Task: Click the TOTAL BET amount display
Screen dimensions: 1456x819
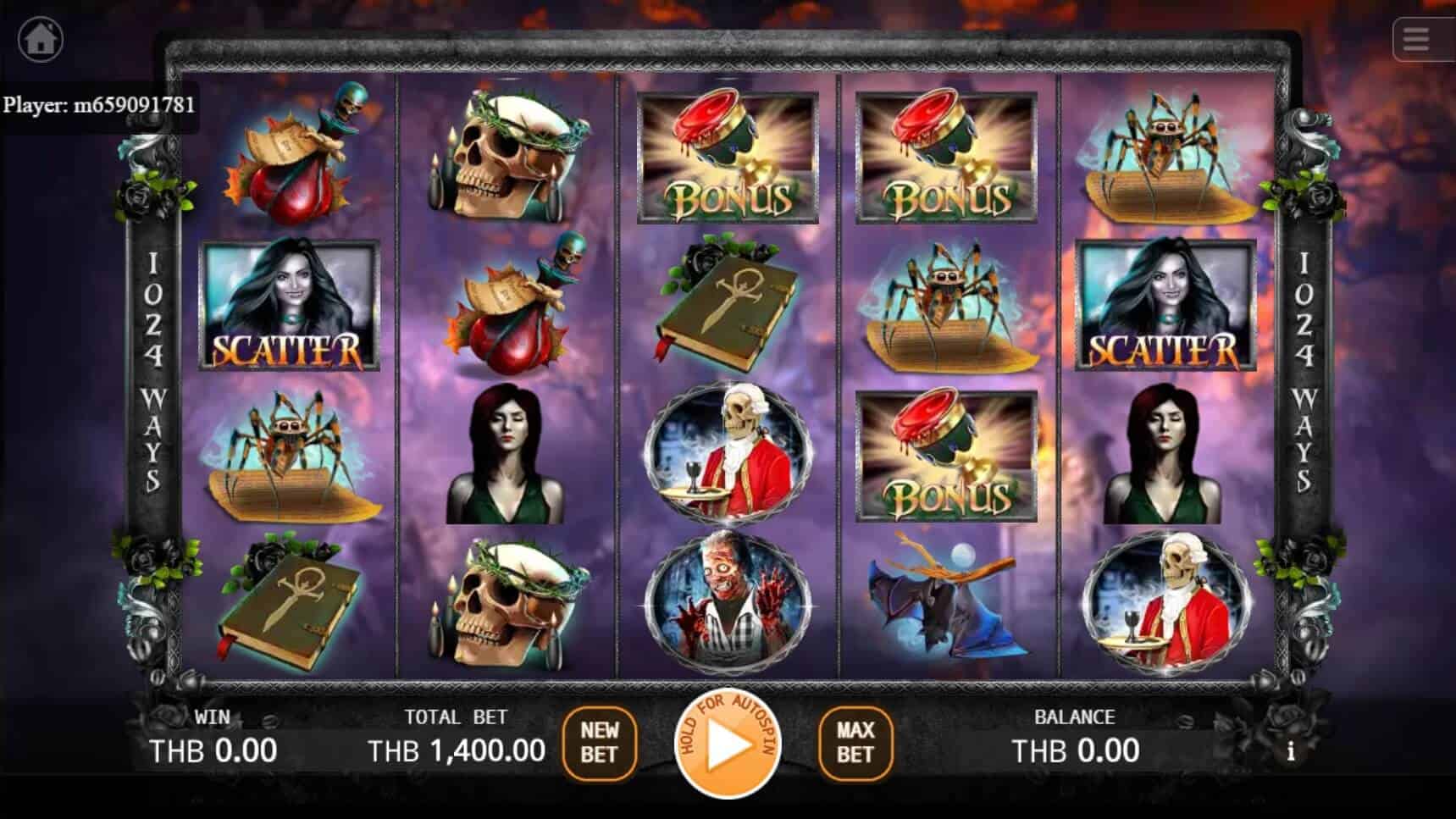Action: coord(457,749)
